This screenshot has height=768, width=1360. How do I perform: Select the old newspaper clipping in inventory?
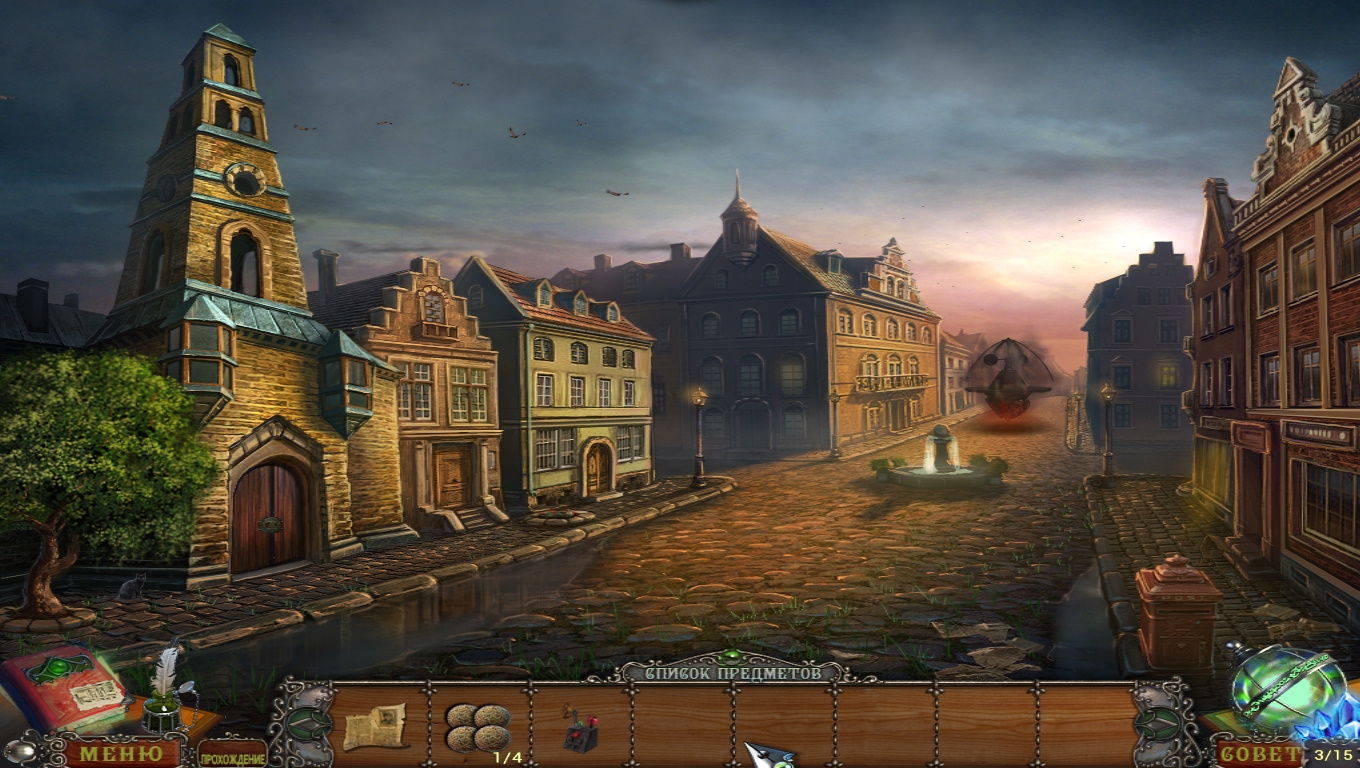tap(376, 726)
